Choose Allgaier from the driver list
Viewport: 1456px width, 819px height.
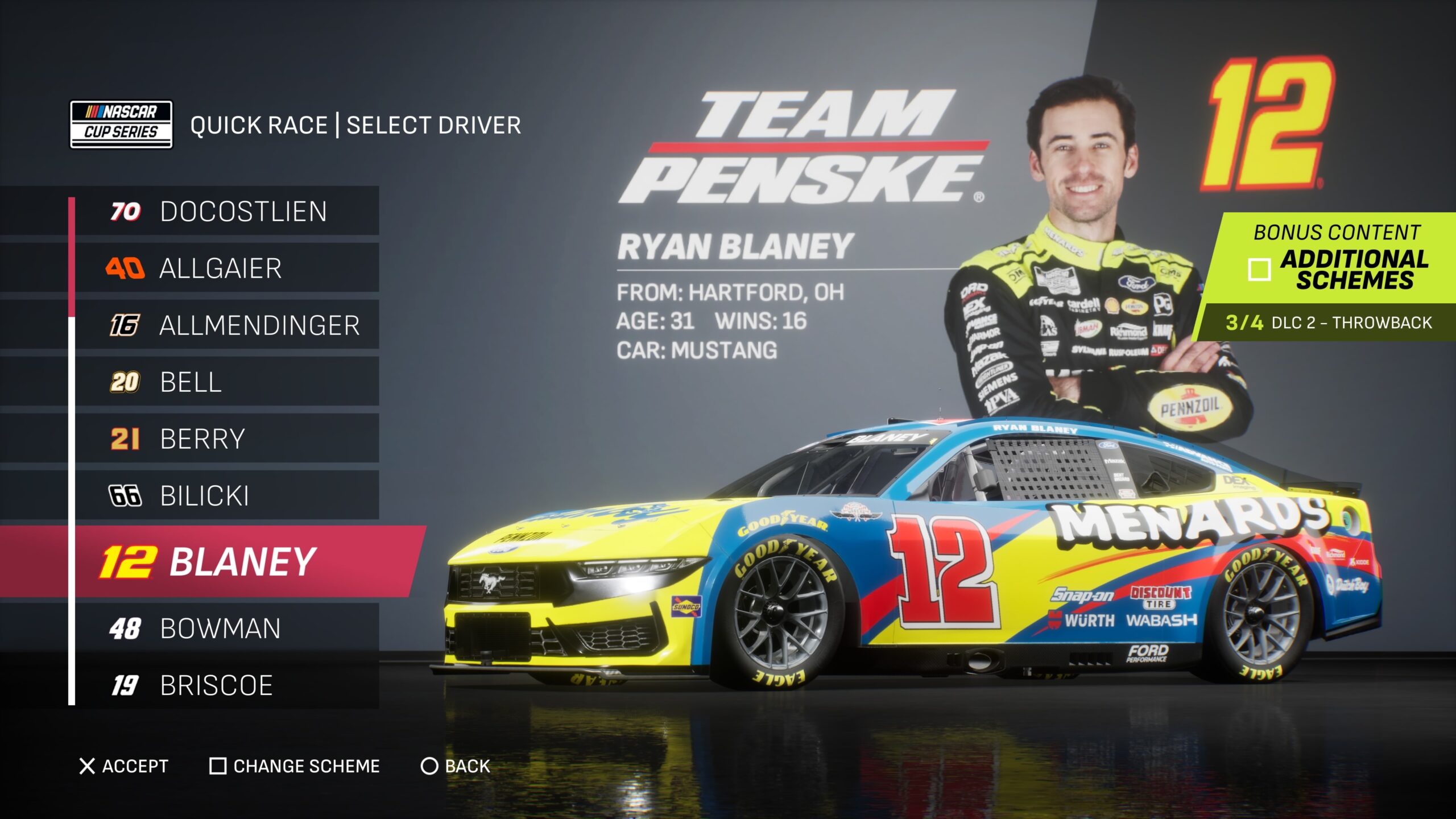click(x=227, y=268)
